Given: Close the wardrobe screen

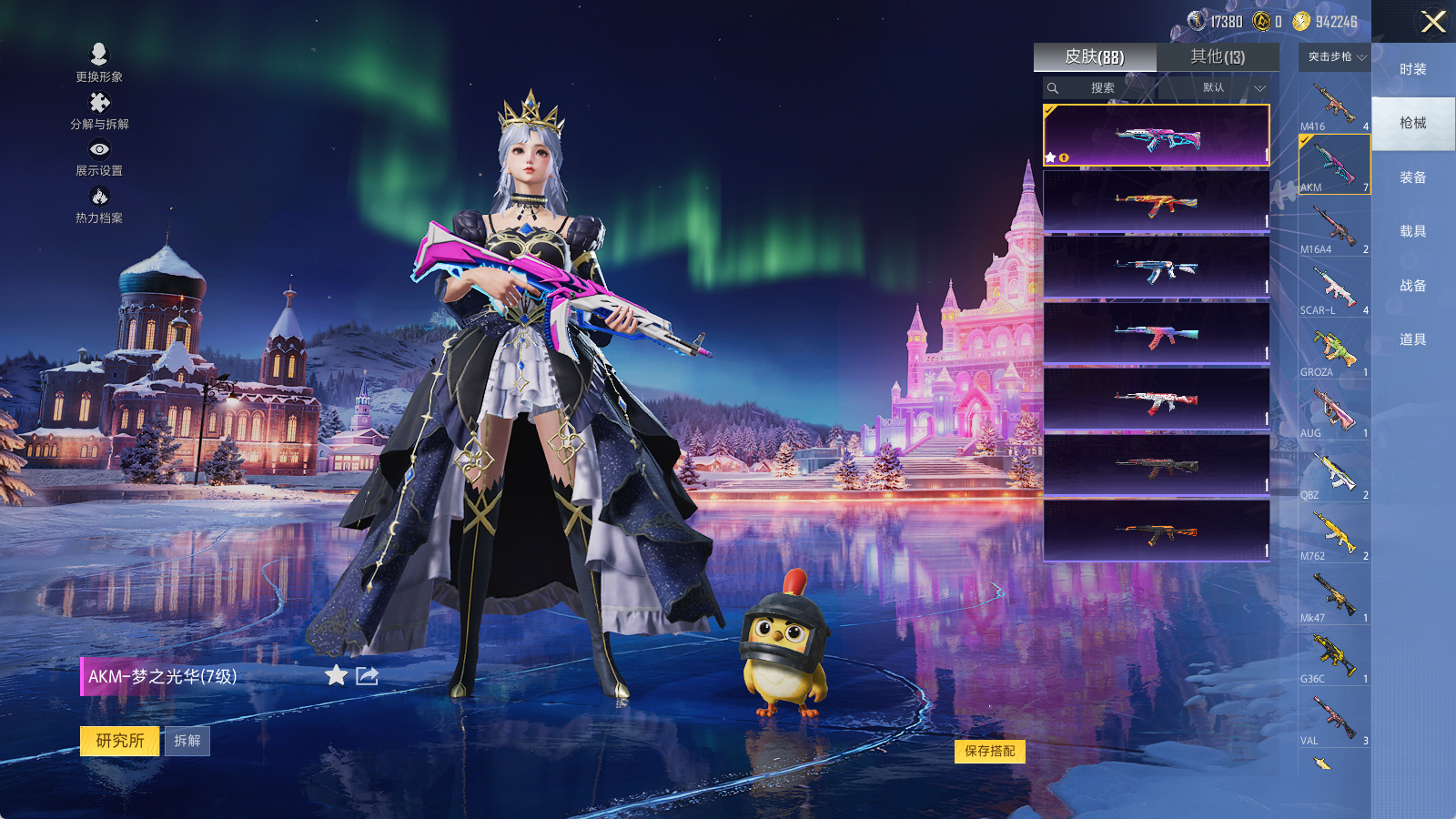Looking at the screenshot, I should (x=1433, y=22).
